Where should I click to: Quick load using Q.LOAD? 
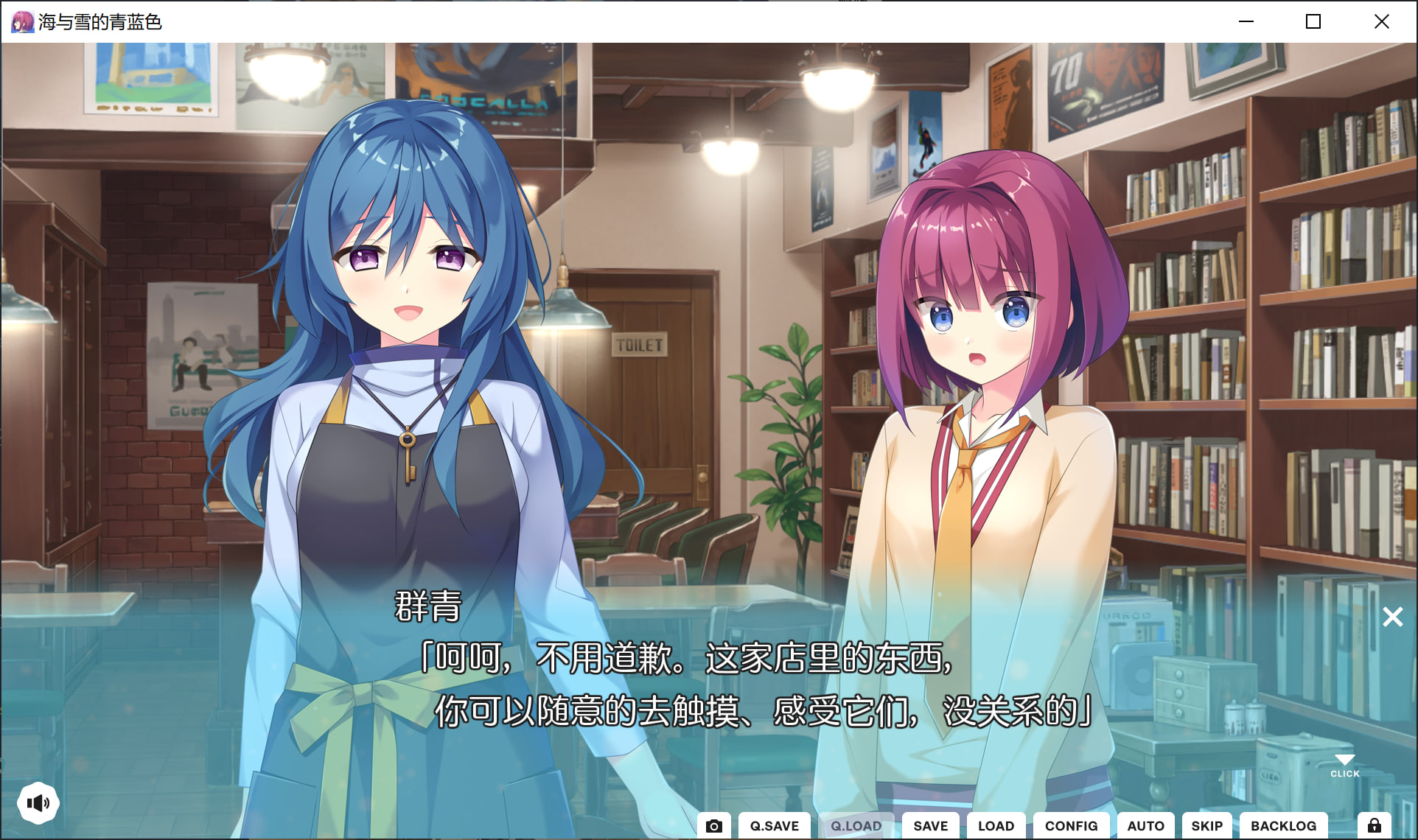(856, 825)
